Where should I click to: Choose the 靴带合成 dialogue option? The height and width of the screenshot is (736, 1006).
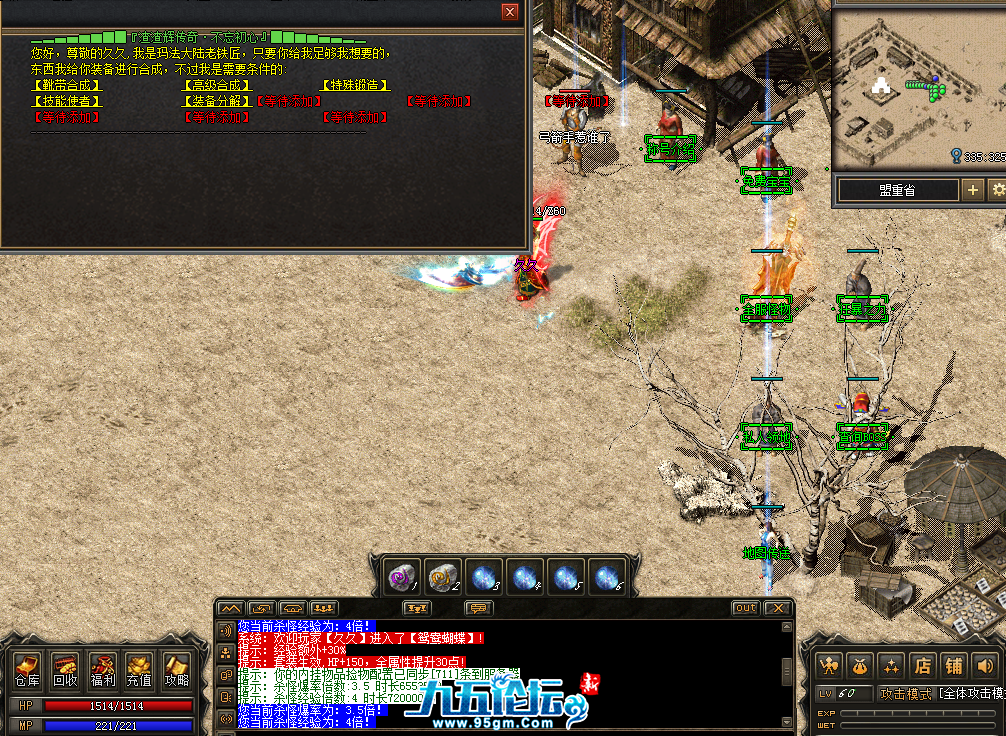[67, 86]
